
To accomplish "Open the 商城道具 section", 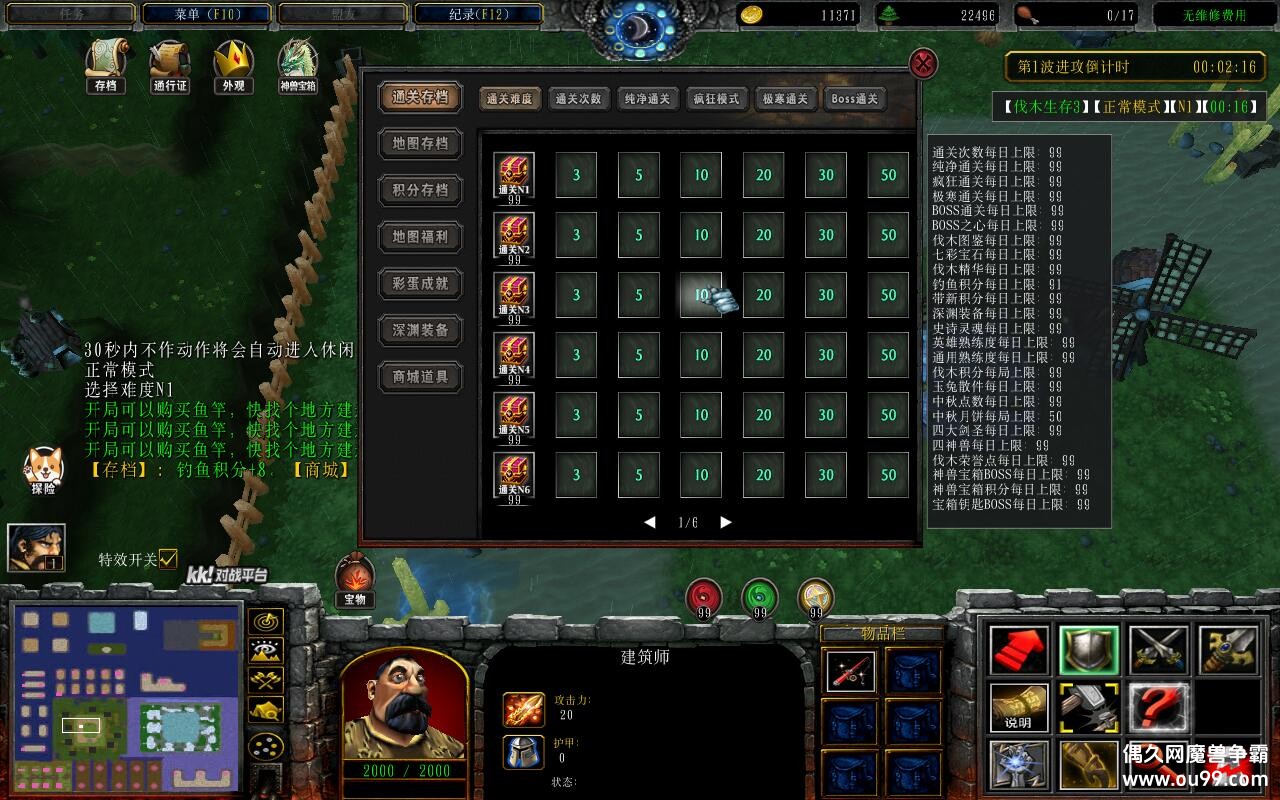I will [x=420, y=377].
